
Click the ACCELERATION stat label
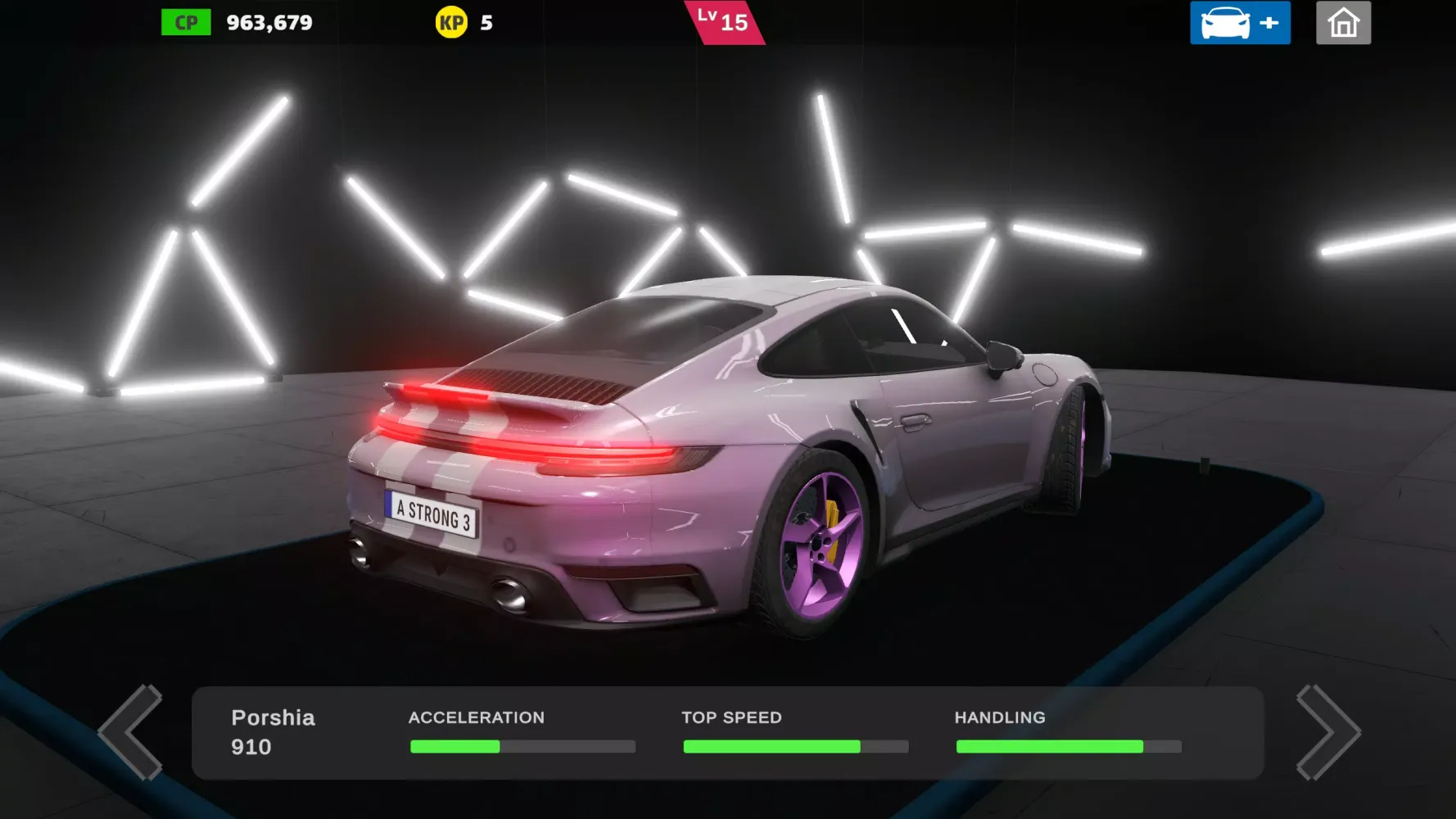(x=477, y=717)
